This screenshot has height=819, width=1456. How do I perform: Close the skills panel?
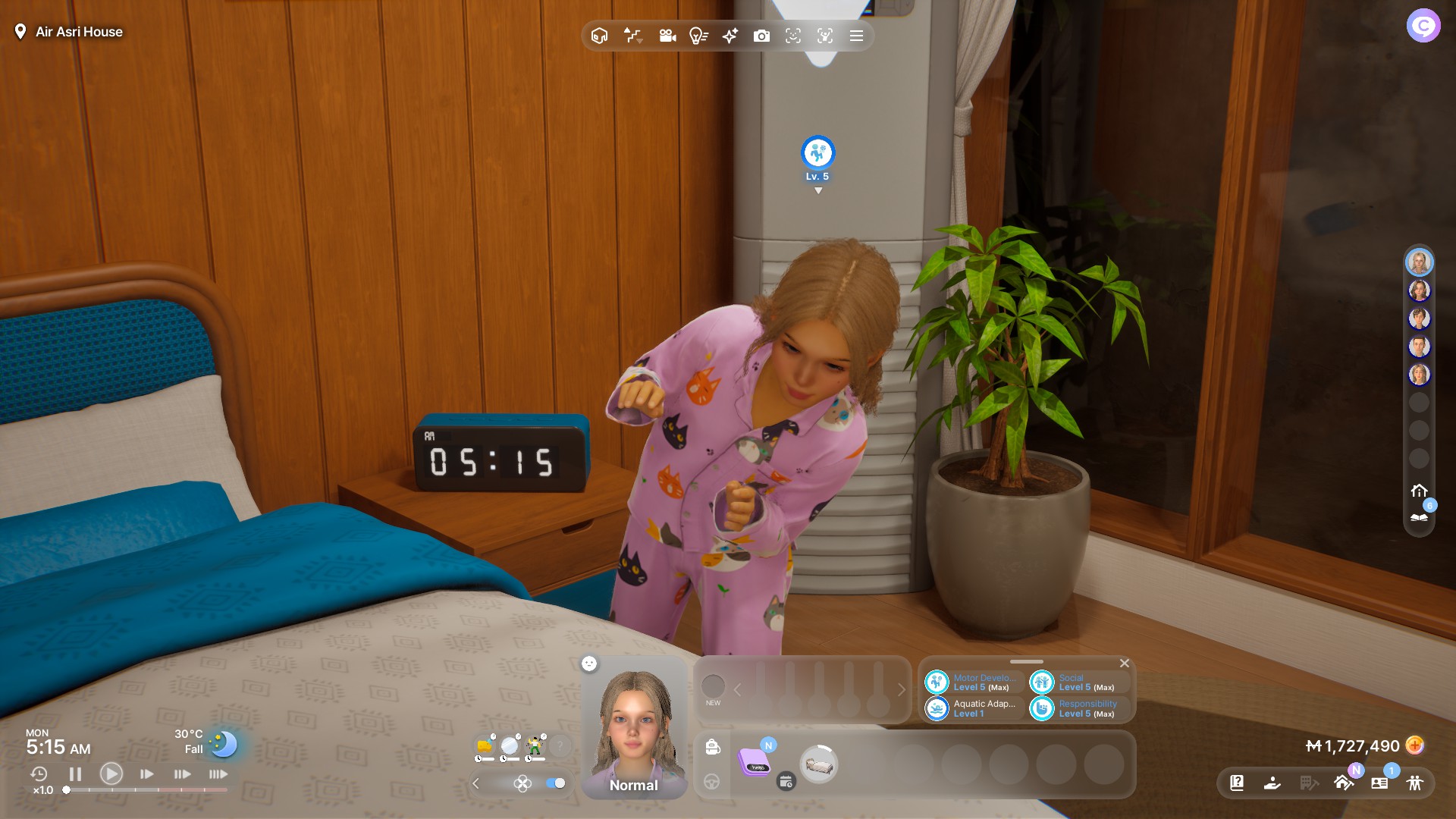(x=1125, y=664)
